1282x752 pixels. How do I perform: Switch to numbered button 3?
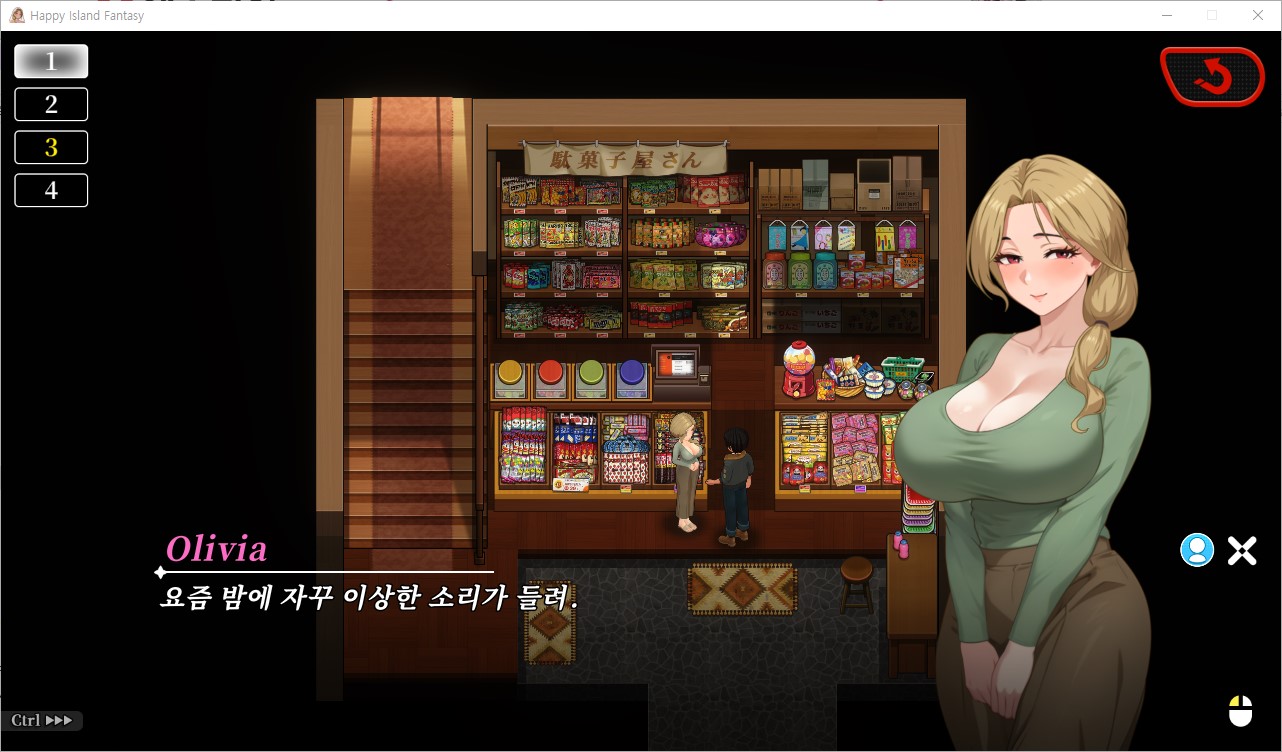point(51,147)
